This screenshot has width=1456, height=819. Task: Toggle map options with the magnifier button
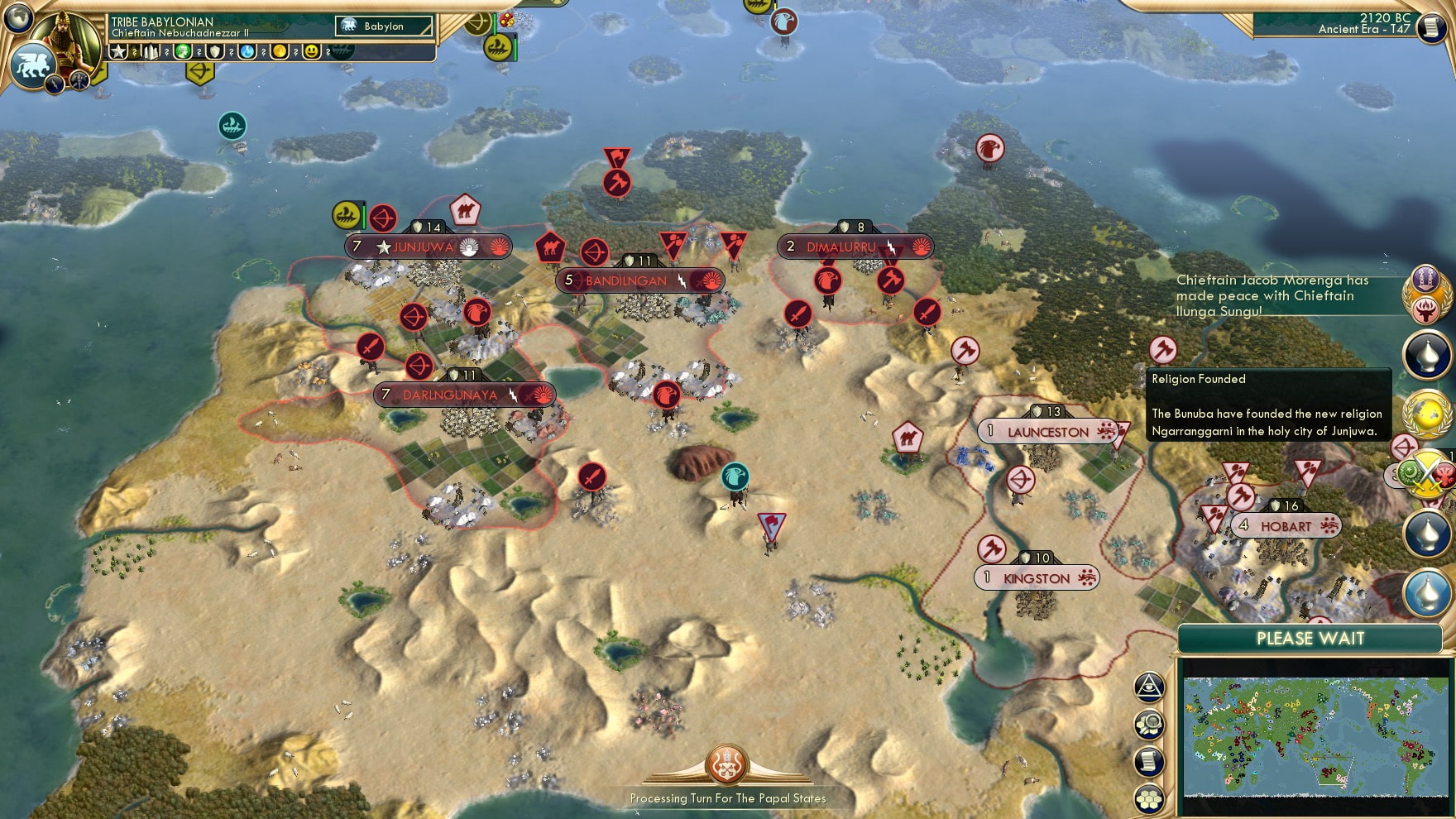coord(1148,724)
